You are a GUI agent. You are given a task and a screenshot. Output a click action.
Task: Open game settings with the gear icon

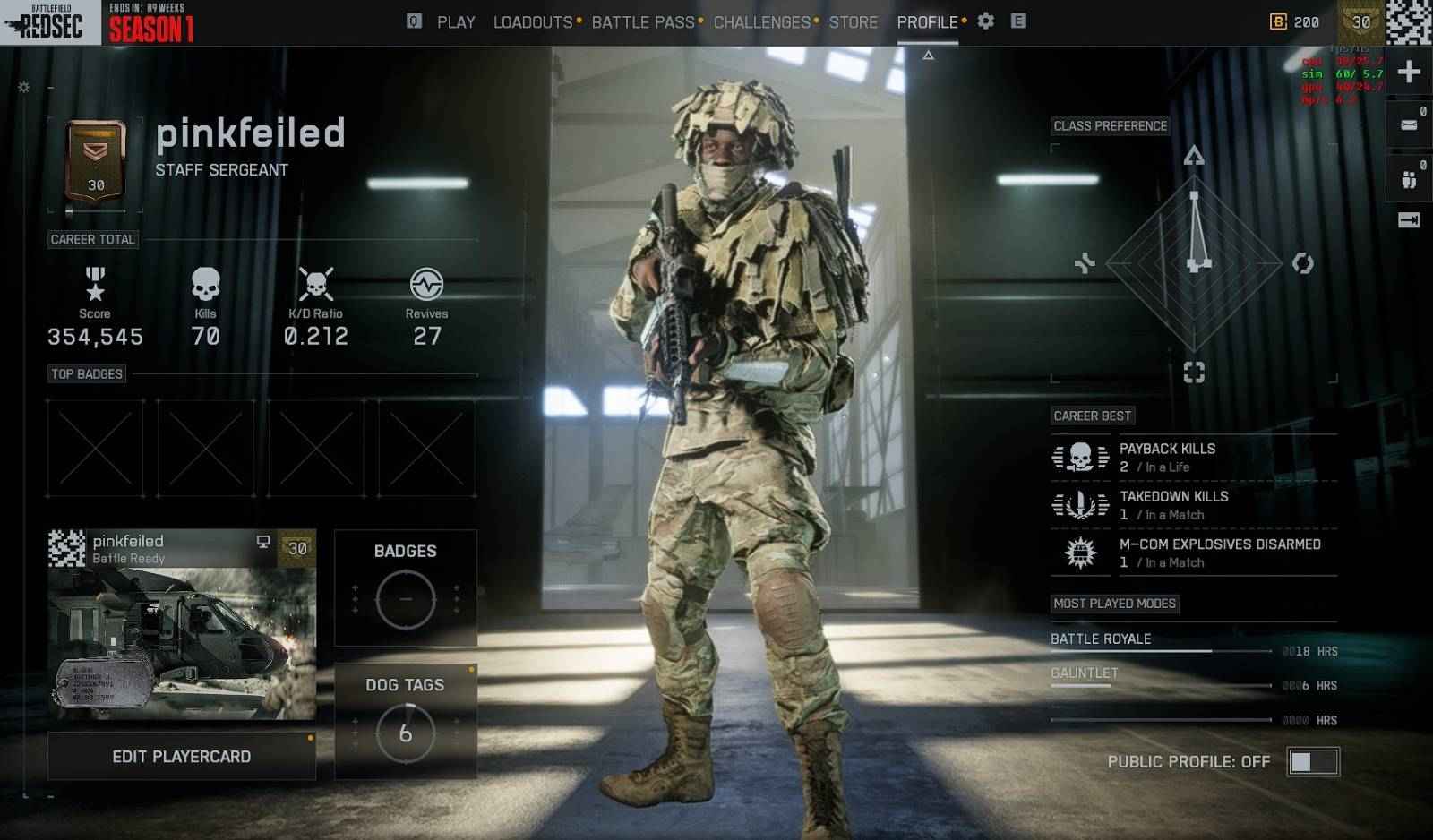[985, 21]
